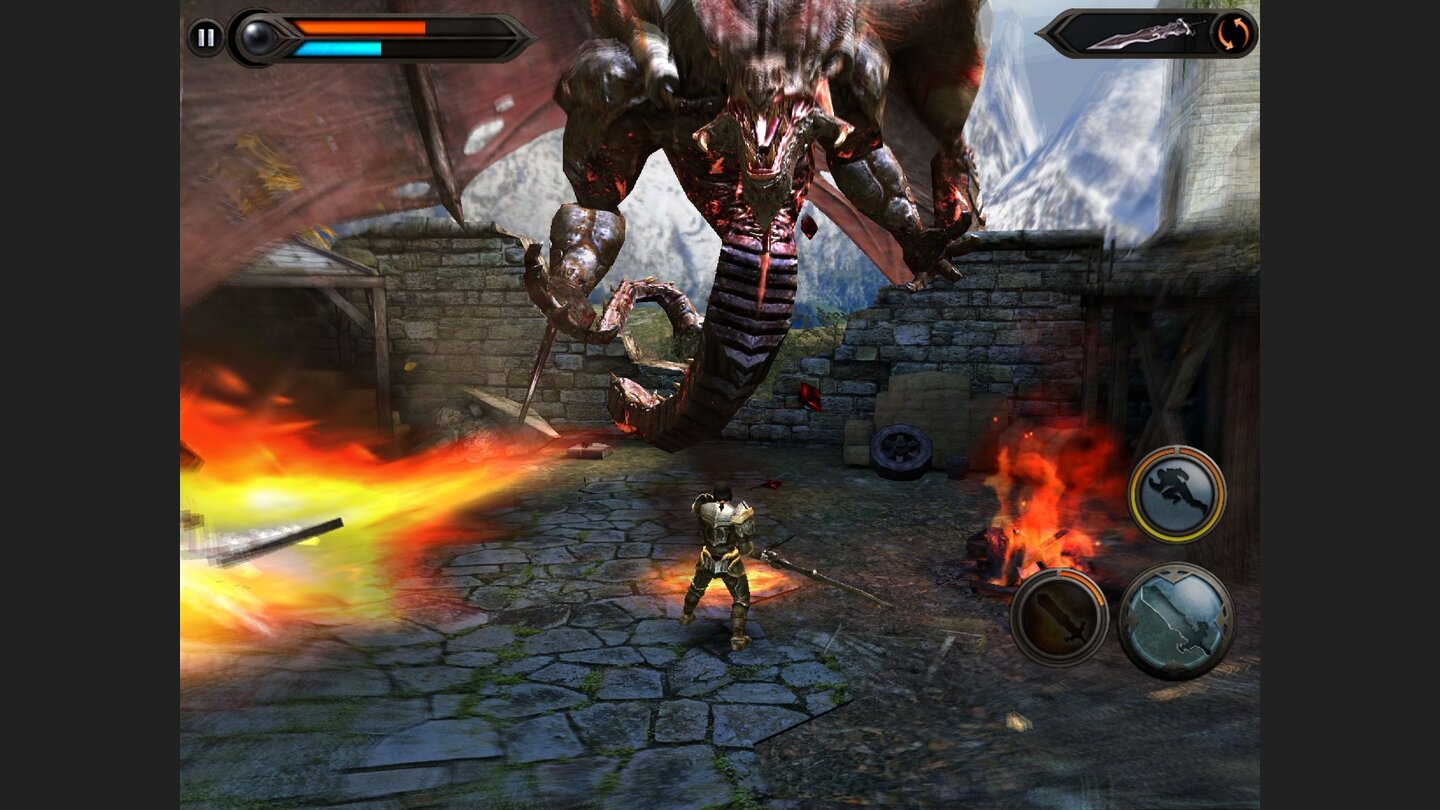Tap the large sword attack button
This screenshot has width=1440, height=810.
pyautogui.click(x=1176, y=621)
